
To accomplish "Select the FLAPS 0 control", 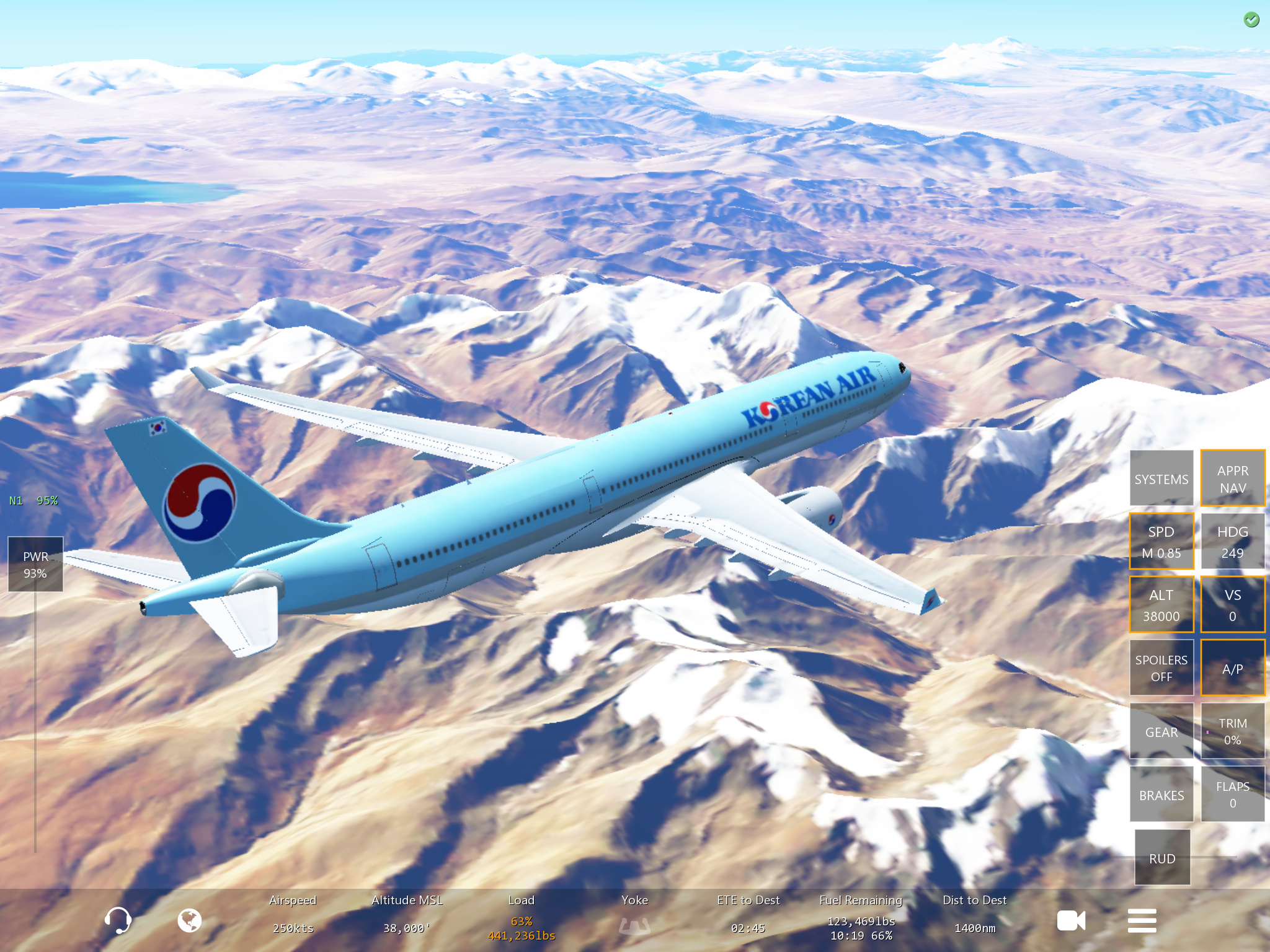I will point(1232,795).
